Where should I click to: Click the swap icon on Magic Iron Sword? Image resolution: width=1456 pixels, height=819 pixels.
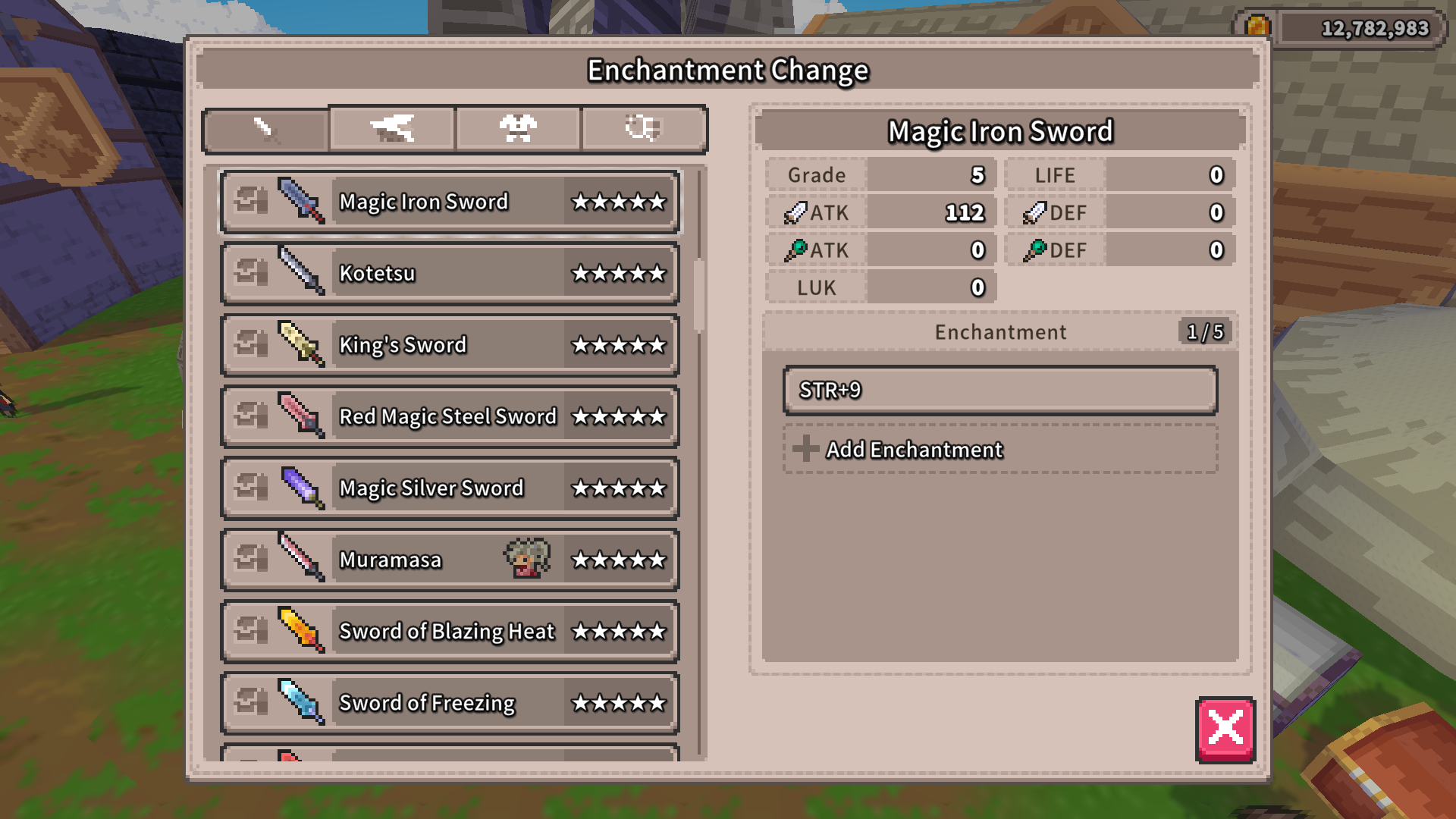click(x=253, y=202)
